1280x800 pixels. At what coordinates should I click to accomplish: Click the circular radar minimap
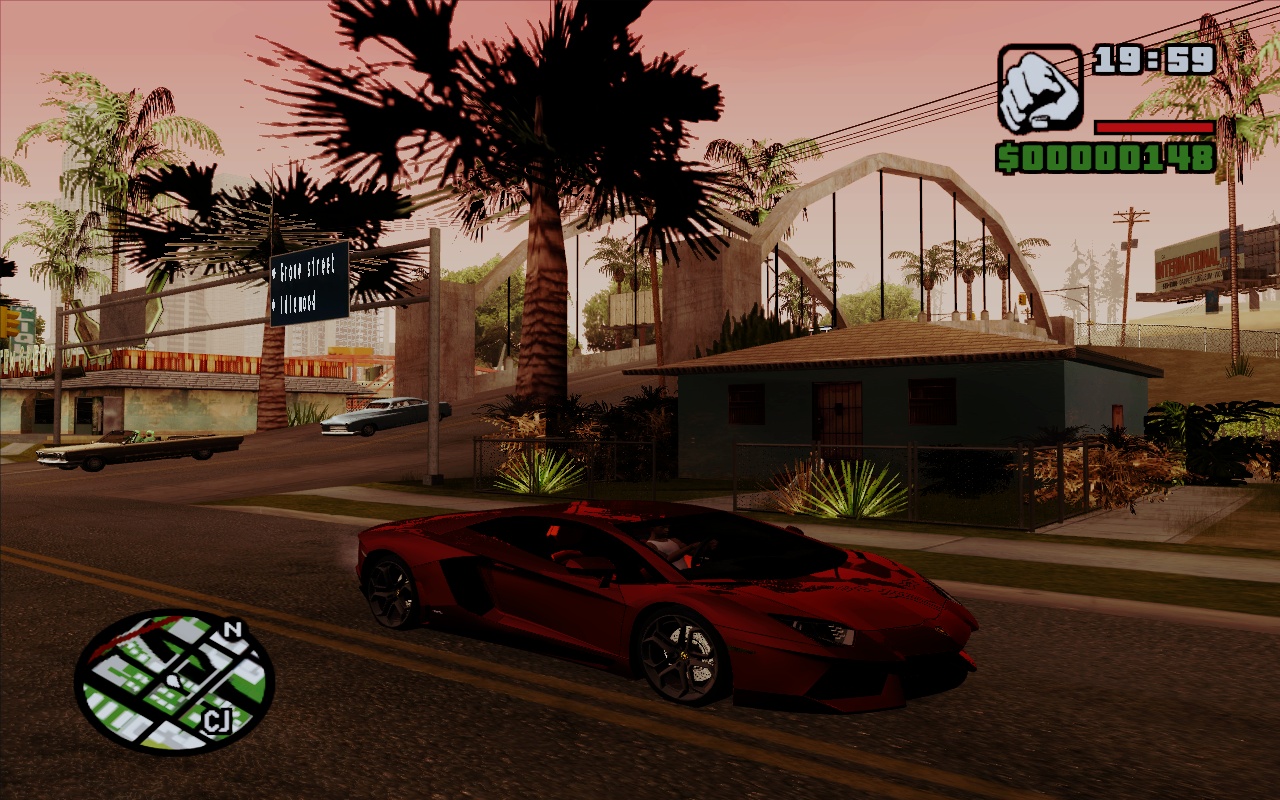pos(174,681)
